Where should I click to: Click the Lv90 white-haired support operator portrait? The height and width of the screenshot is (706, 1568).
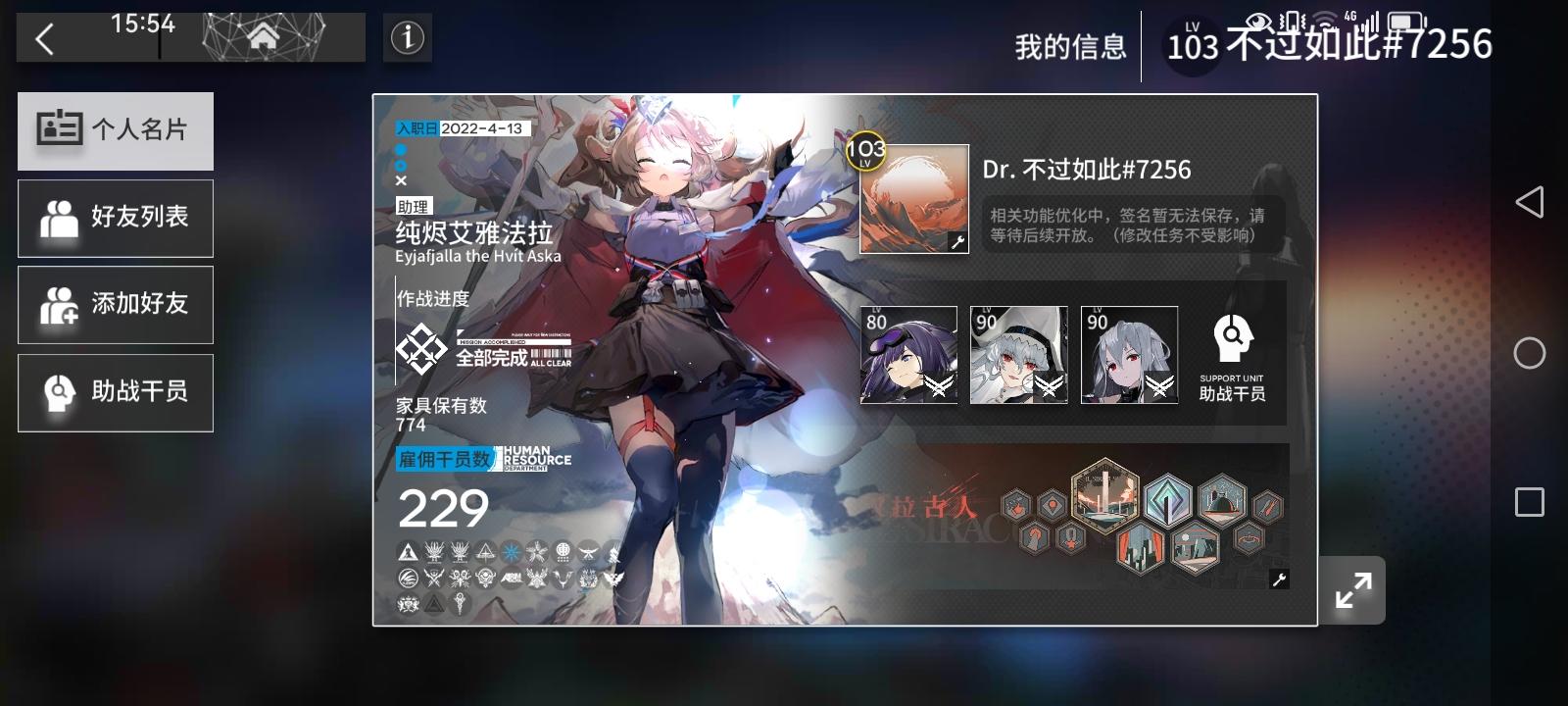coord(1019,354)
